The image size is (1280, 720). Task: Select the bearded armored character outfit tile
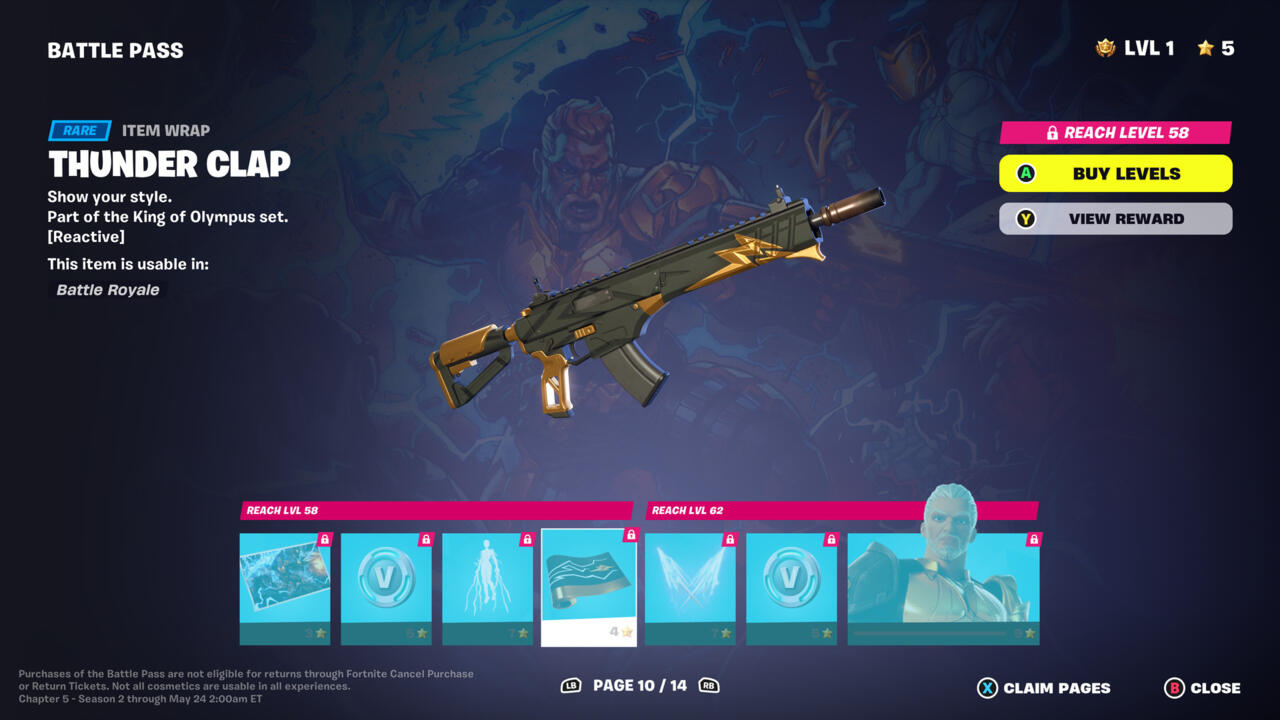point(943,588)
